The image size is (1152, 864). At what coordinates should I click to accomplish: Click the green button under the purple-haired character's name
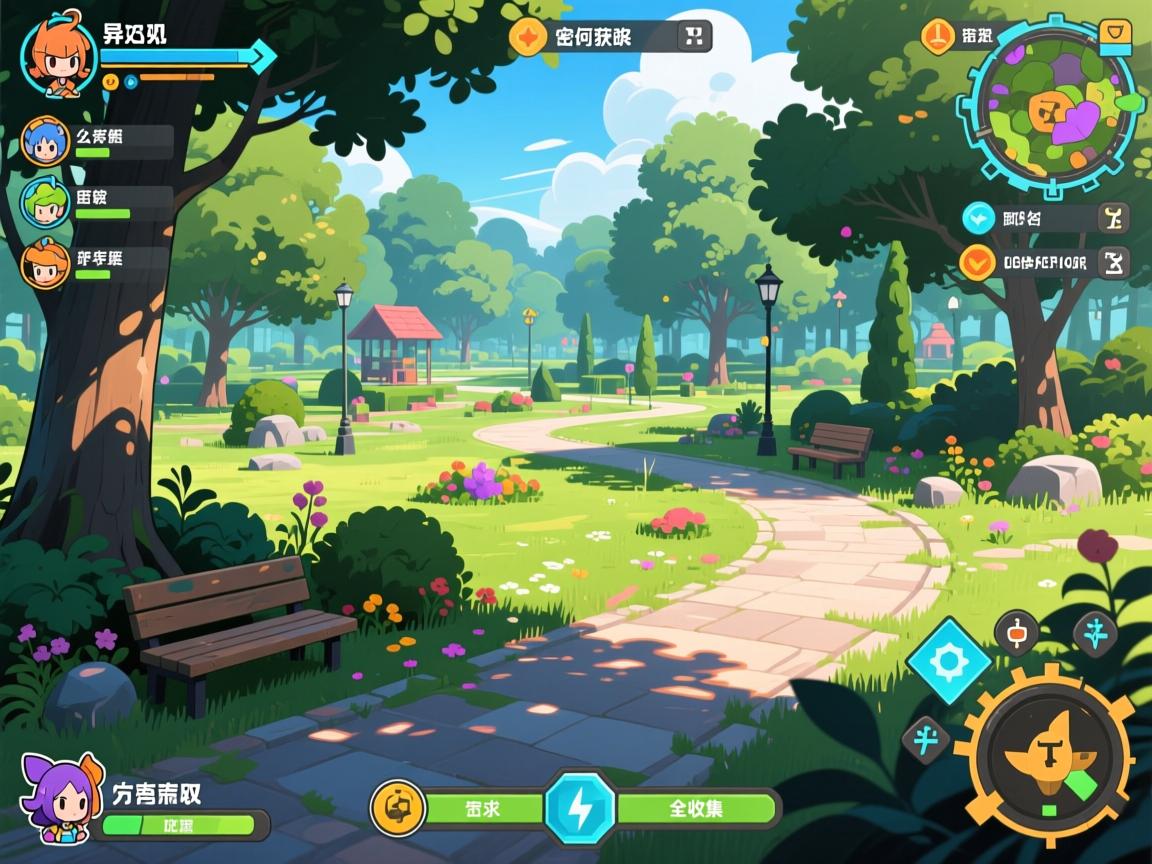183,825
